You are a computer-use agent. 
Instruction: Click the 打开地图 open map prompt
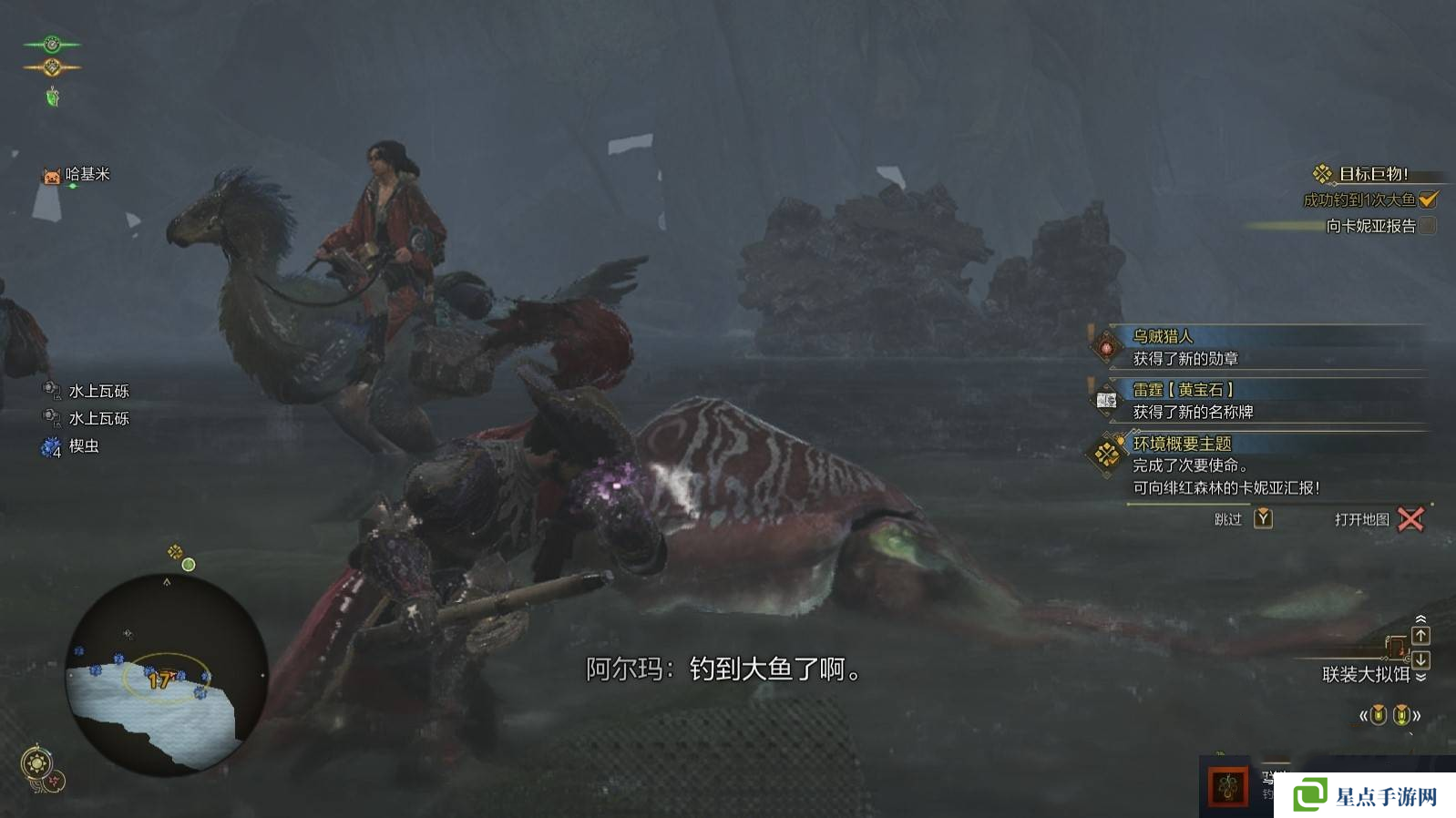tap(1378, 519)
